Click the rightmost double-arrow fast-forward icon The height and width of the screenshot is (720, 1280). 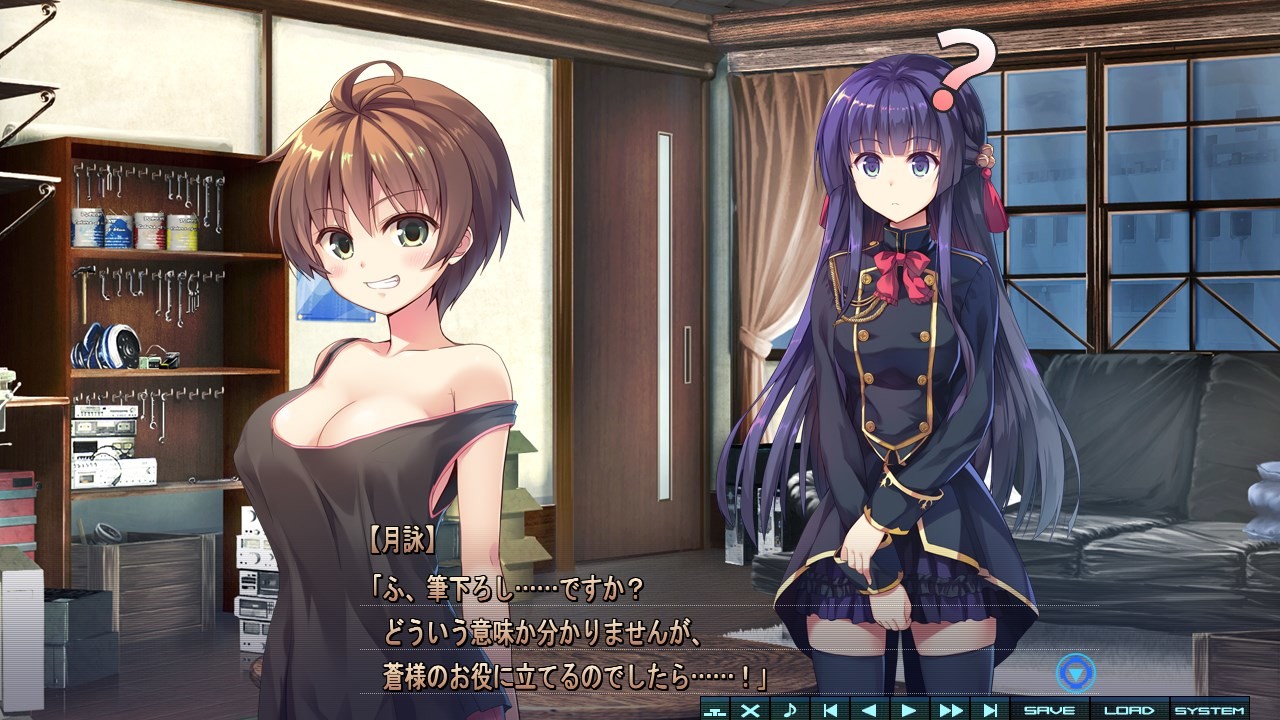(x=950, y=708)
